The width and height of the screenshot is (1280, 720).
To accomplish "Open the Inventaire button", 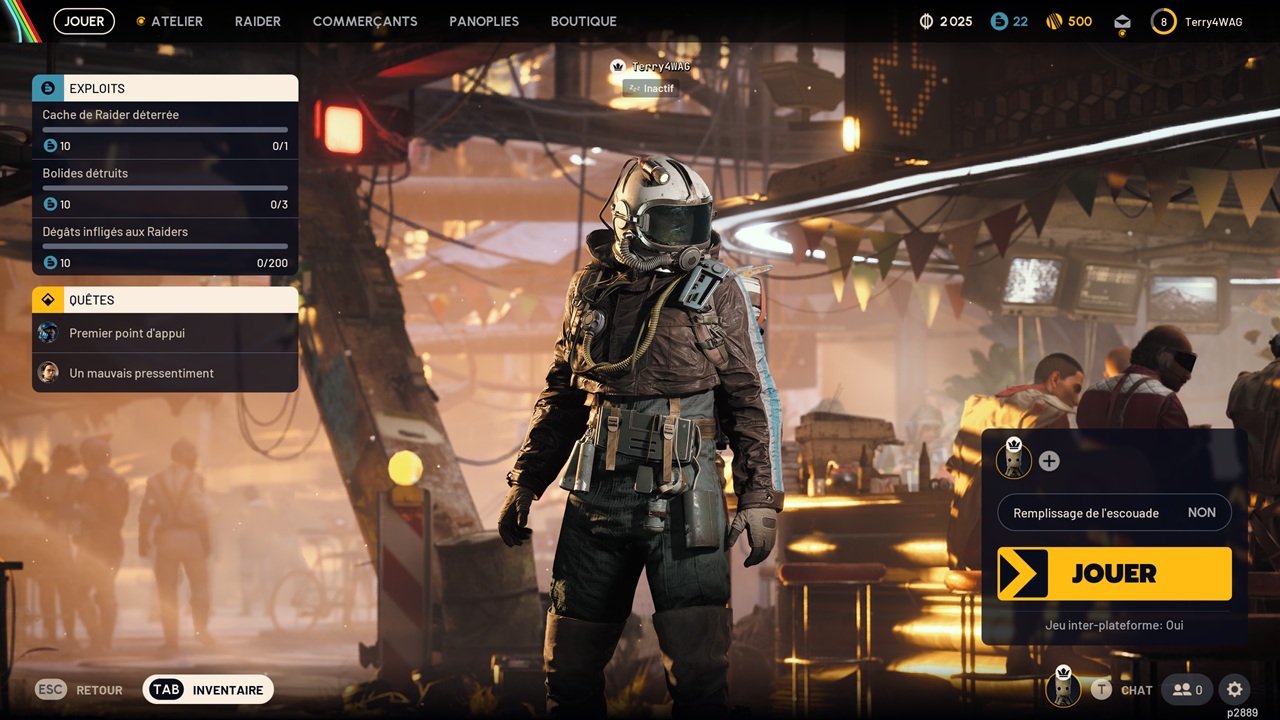I will 208,690.
